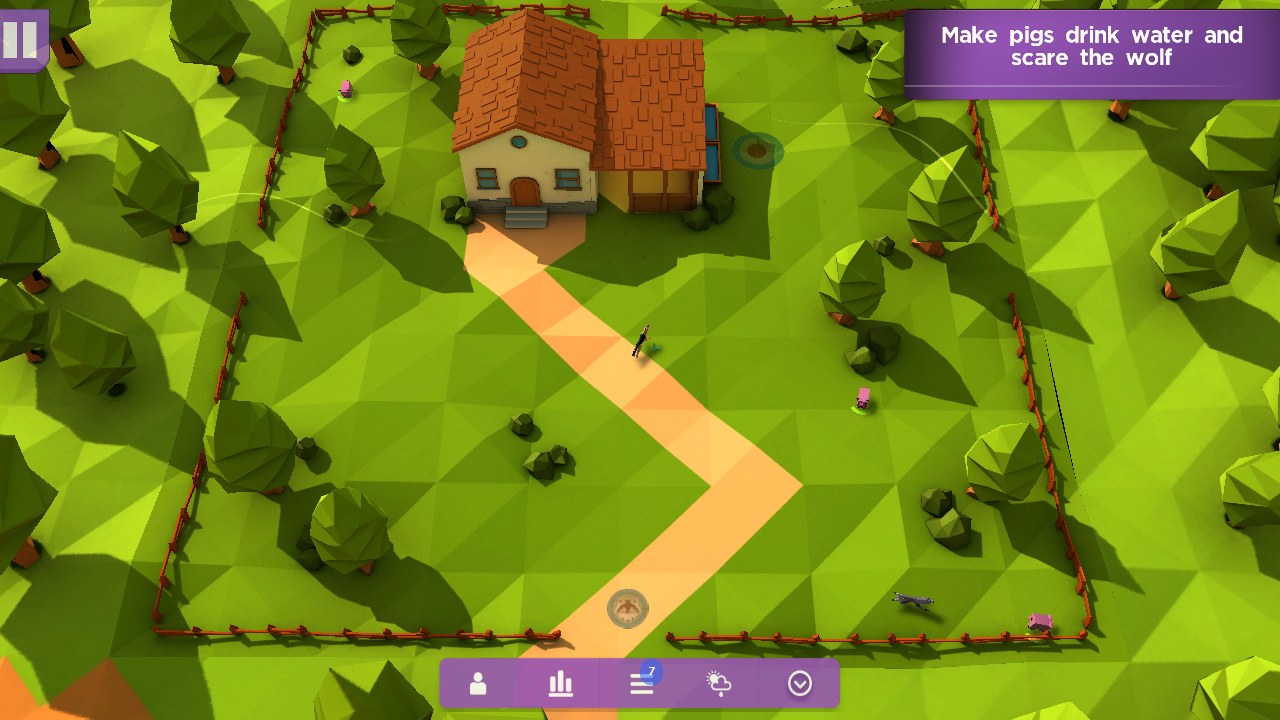Toggle the weather effects display
This screenshot has height=720, width=1280.
[x=719, y=684]
